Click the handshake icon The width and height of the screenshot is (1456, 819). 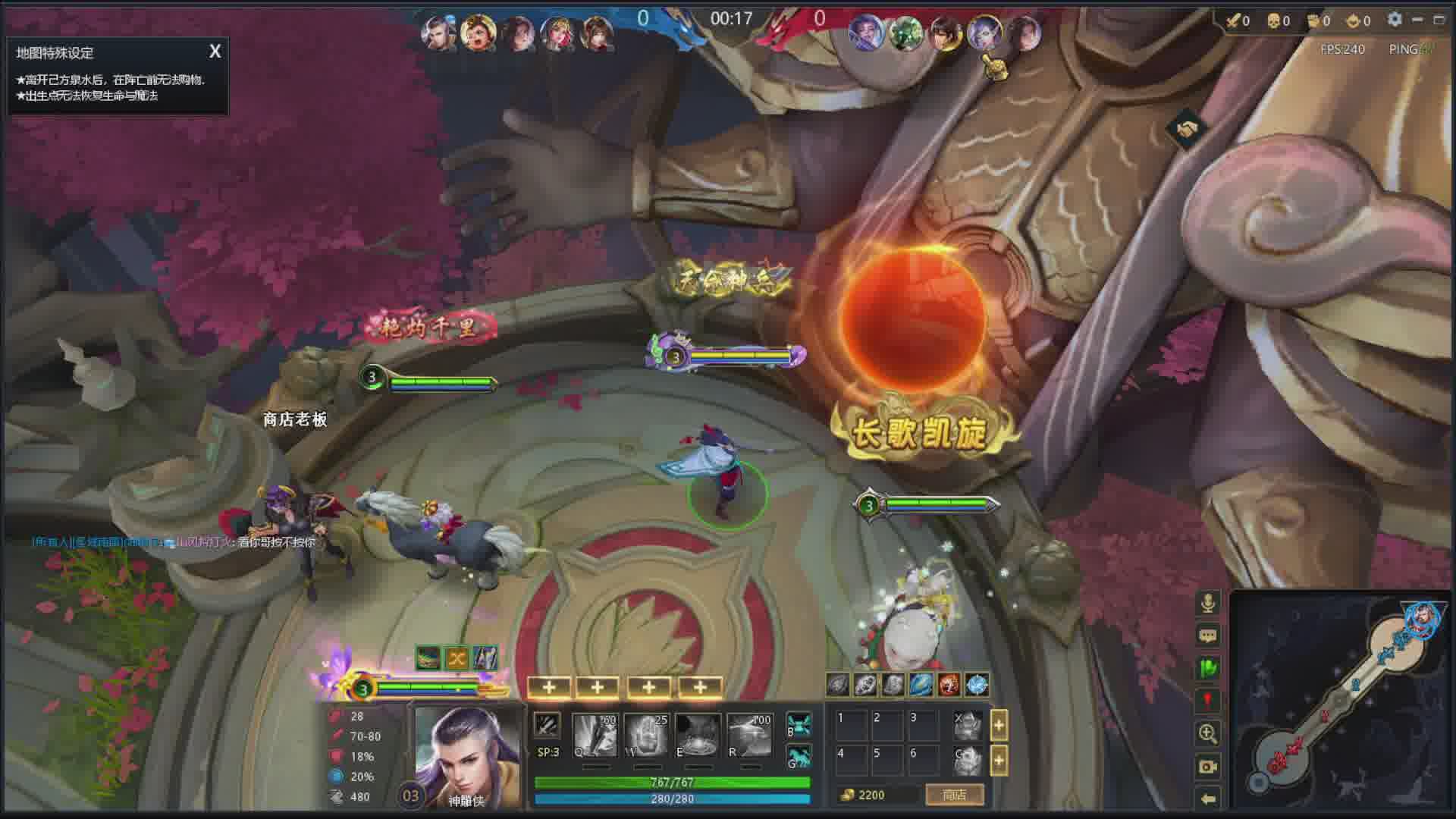(1187, 129)
